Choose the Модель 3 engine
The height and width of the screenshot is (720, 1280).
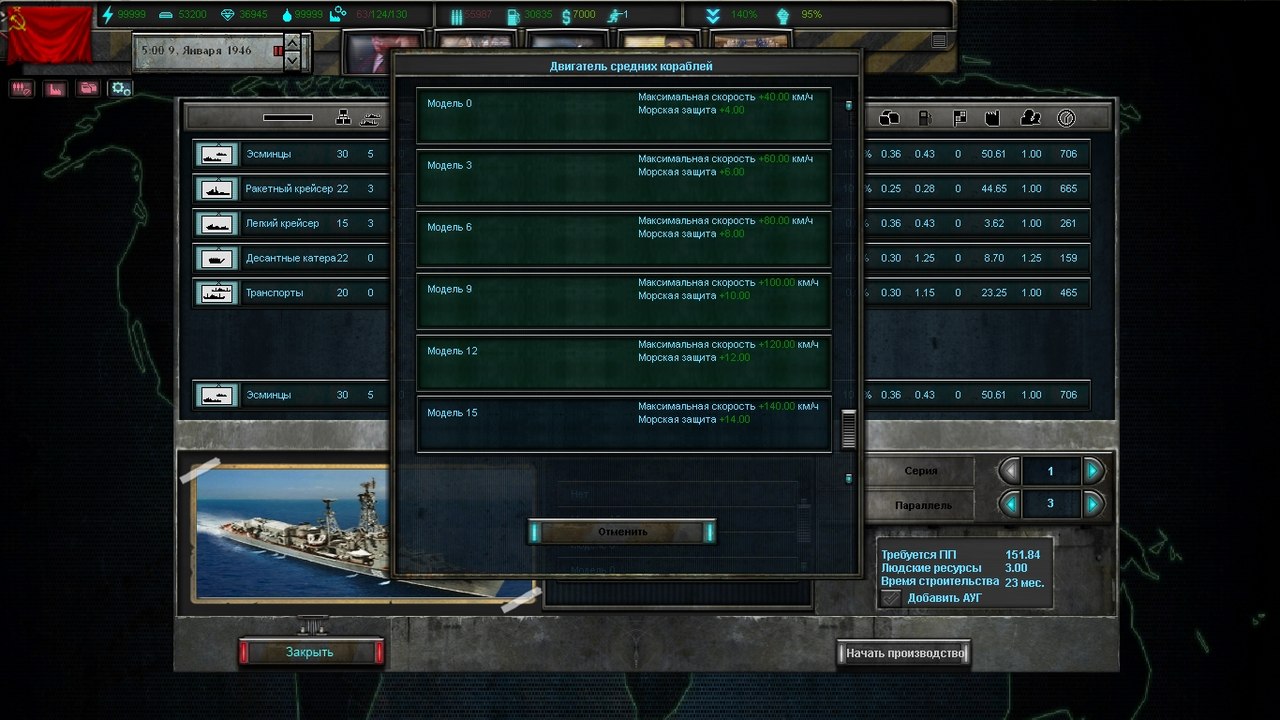[623, 177]
